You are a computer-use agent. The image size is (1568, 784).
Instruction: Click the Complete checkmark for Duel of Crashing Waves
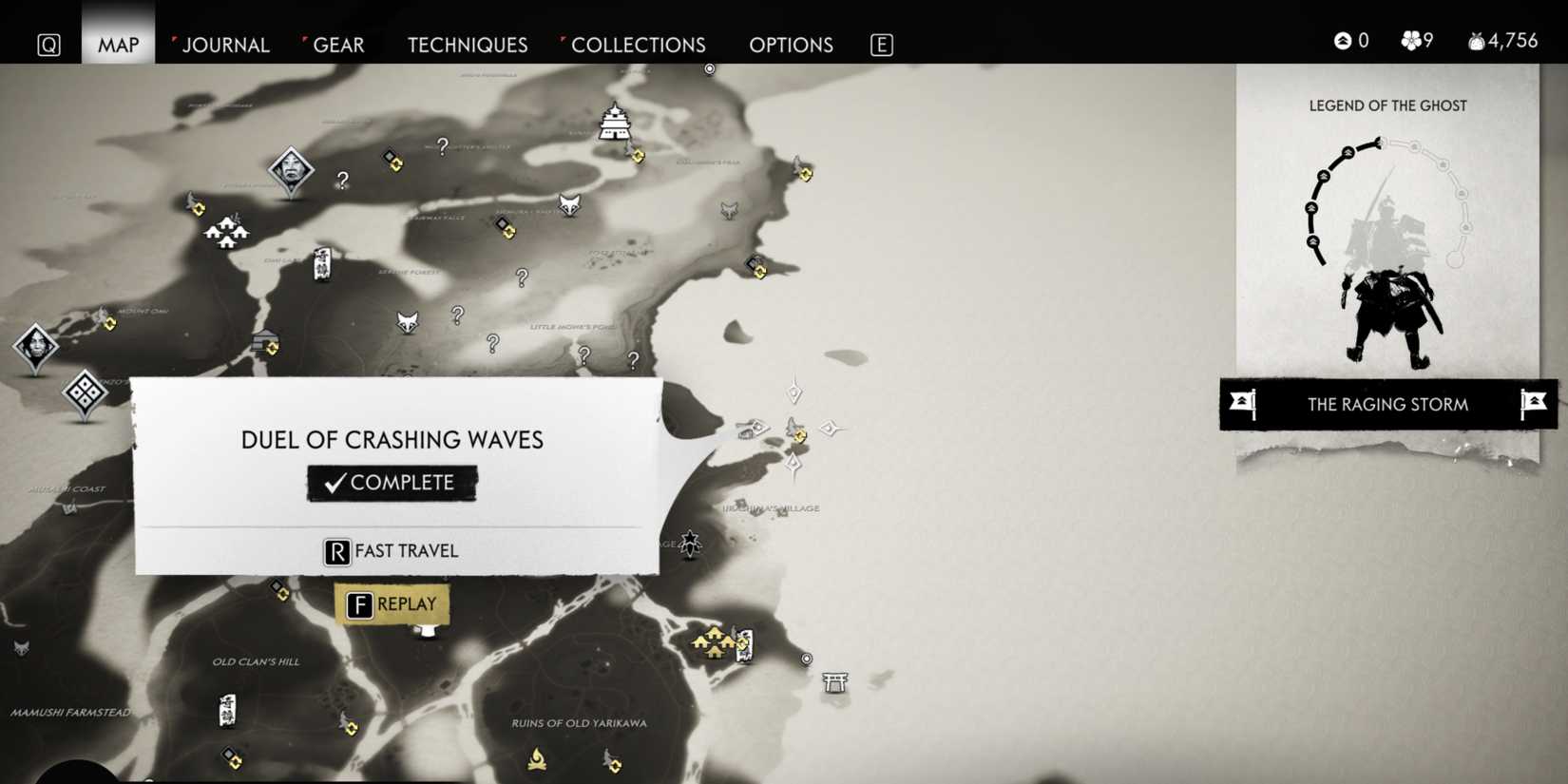coord(392,482)
